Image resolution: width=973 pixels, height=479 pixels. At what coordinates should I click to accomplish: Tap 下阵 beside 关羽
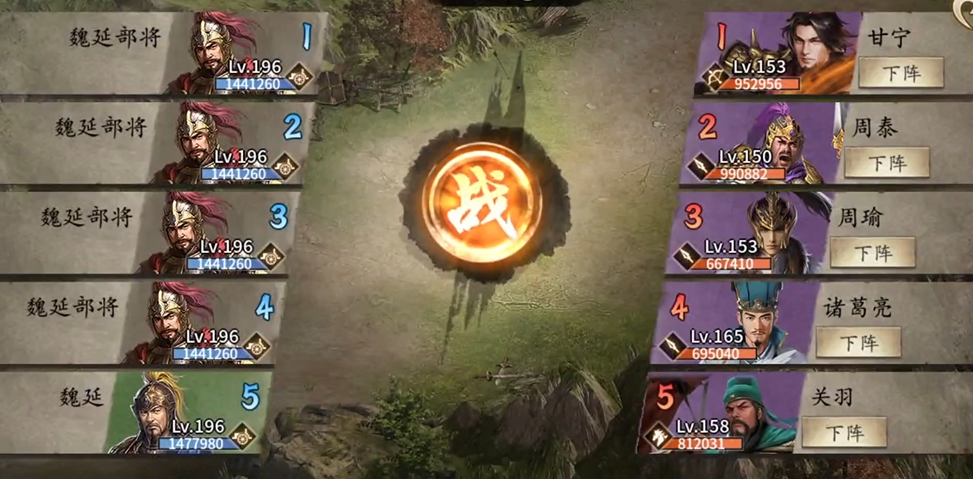click(844, 432)
